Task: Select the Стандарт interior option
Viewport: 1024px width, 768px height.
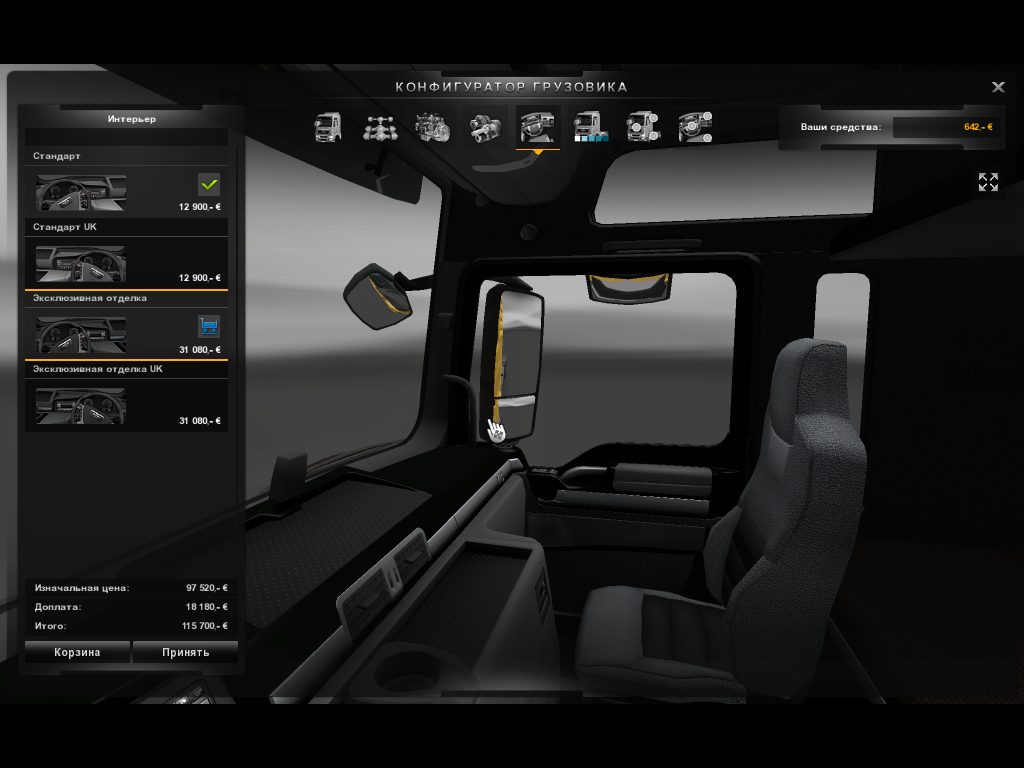Action: 126,191
